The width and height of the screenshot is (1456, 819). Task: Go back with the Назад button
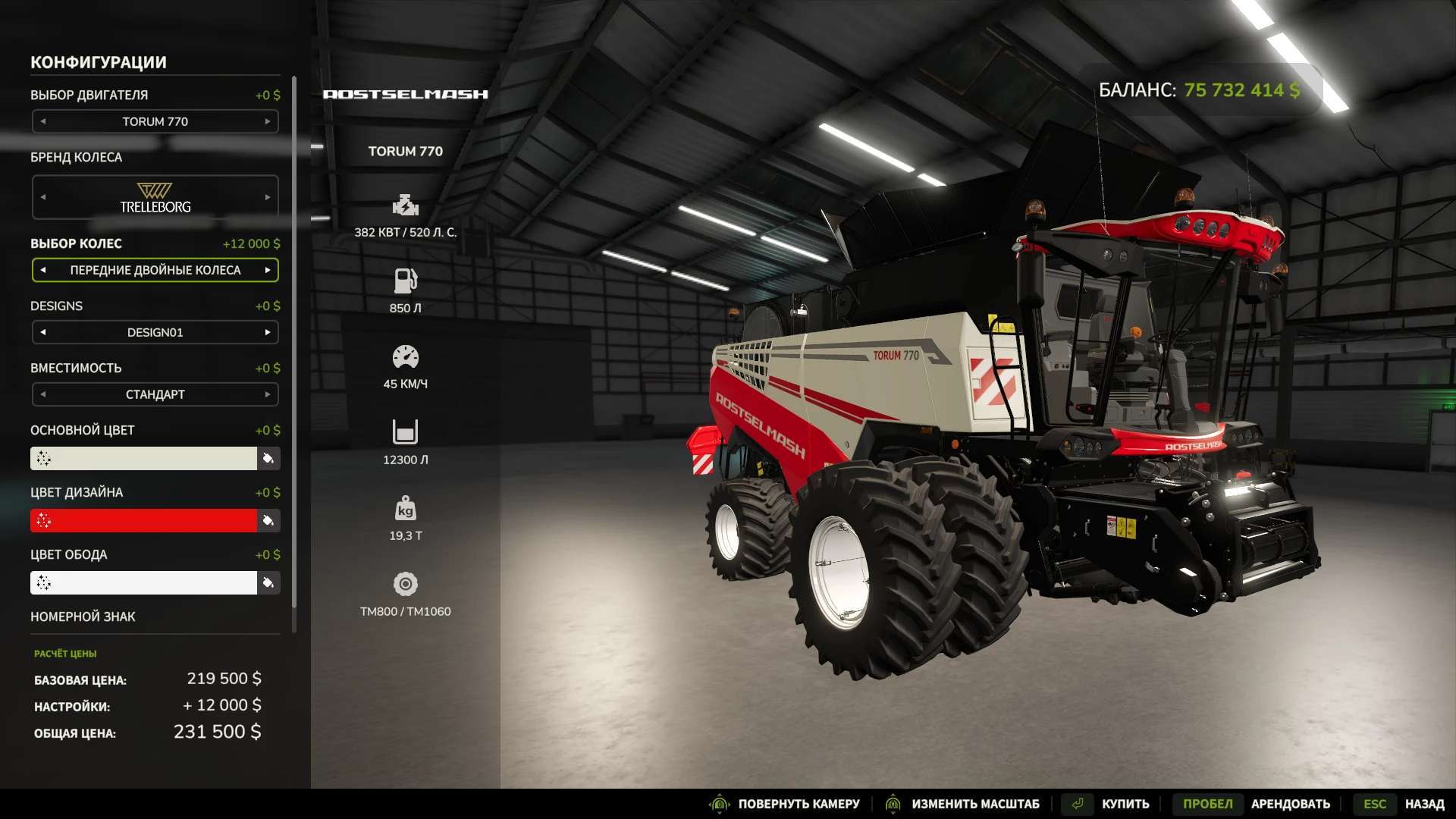tap(1424, 804)
